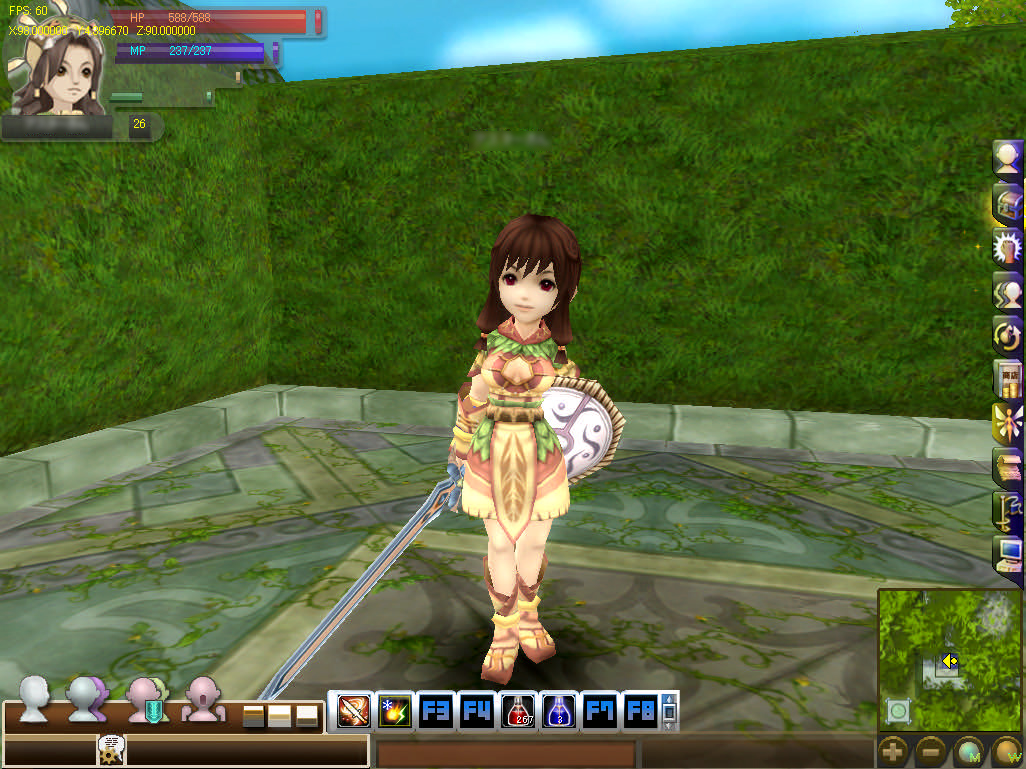Open the scroll and book icon
Screen dimensions: 1026x769
(x=1007, y=465)
